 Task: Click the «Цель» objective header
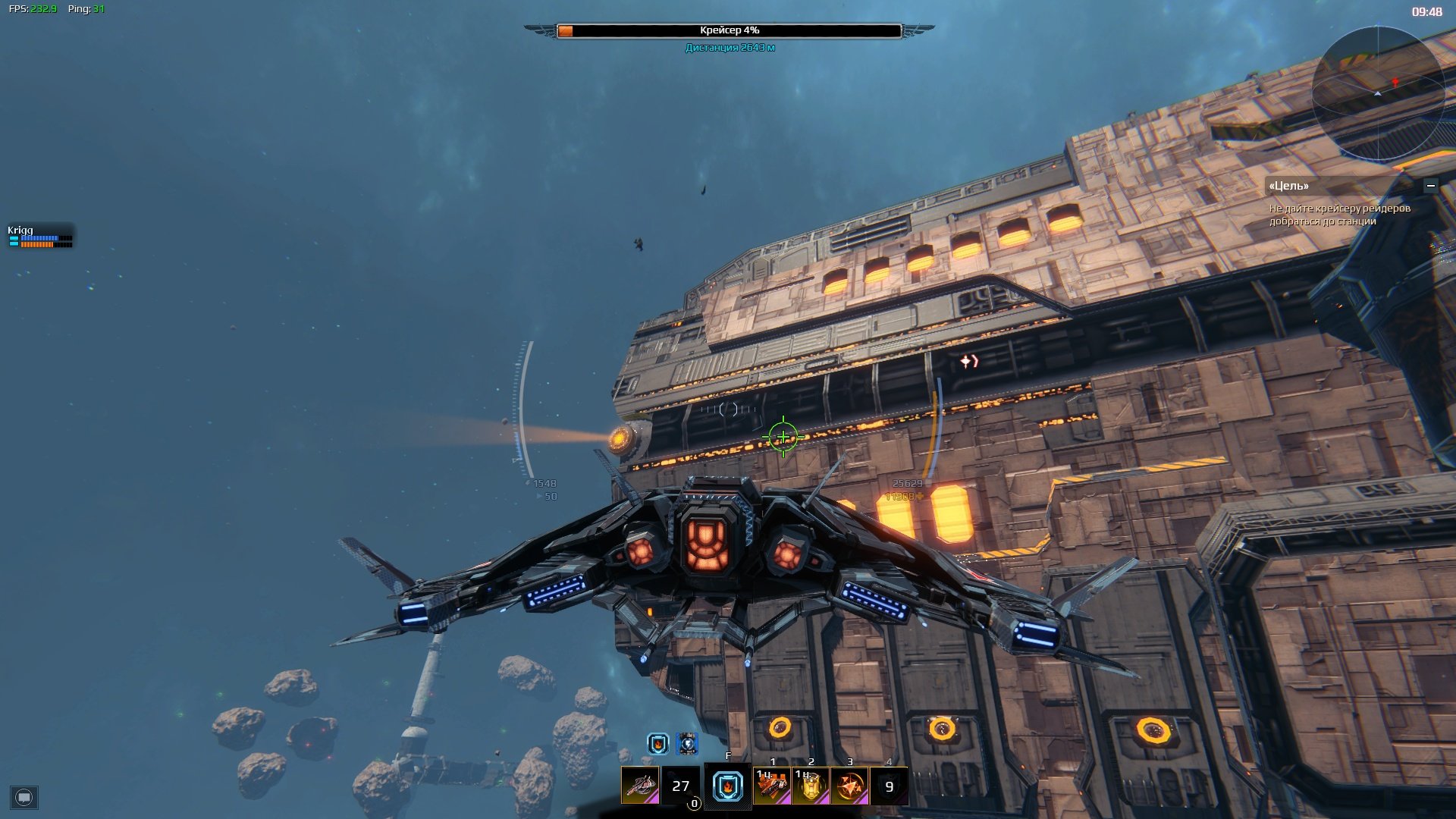click(1289, 186)
